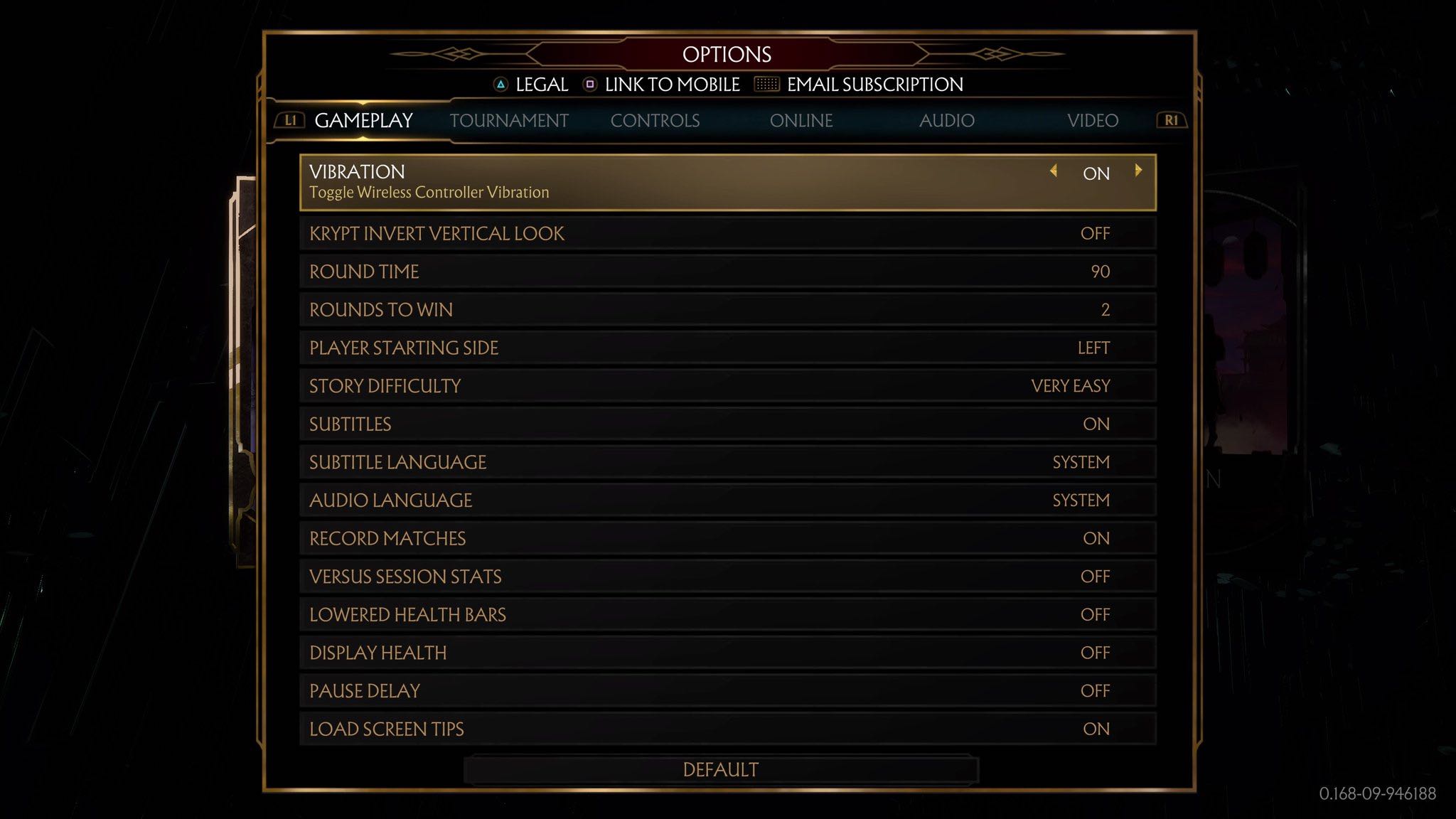Click the right arrow on Vibration
This screenshot has height=819, width=1456.
[1138, 171]
